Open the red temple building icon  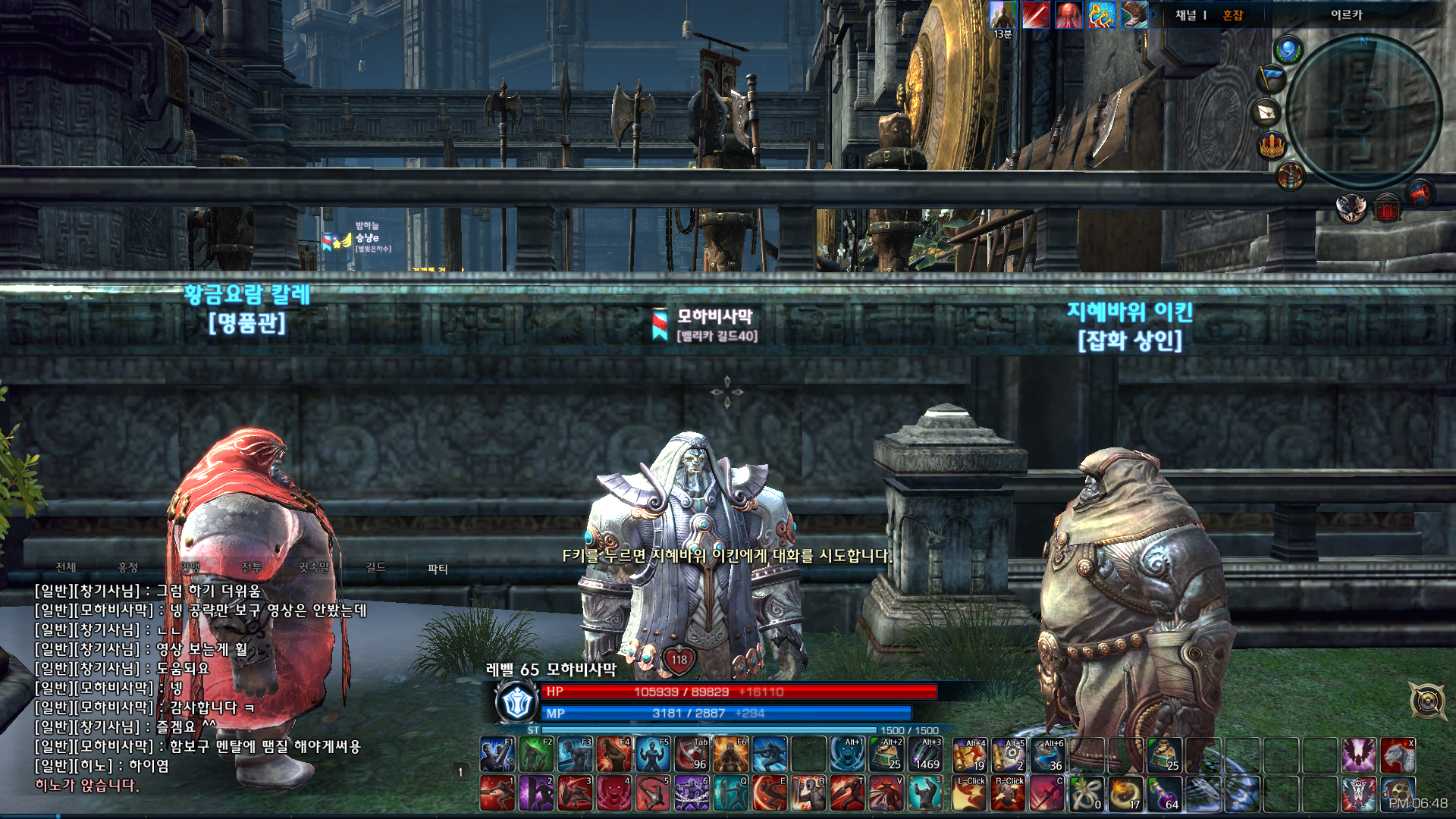[x=1387, y=208]
